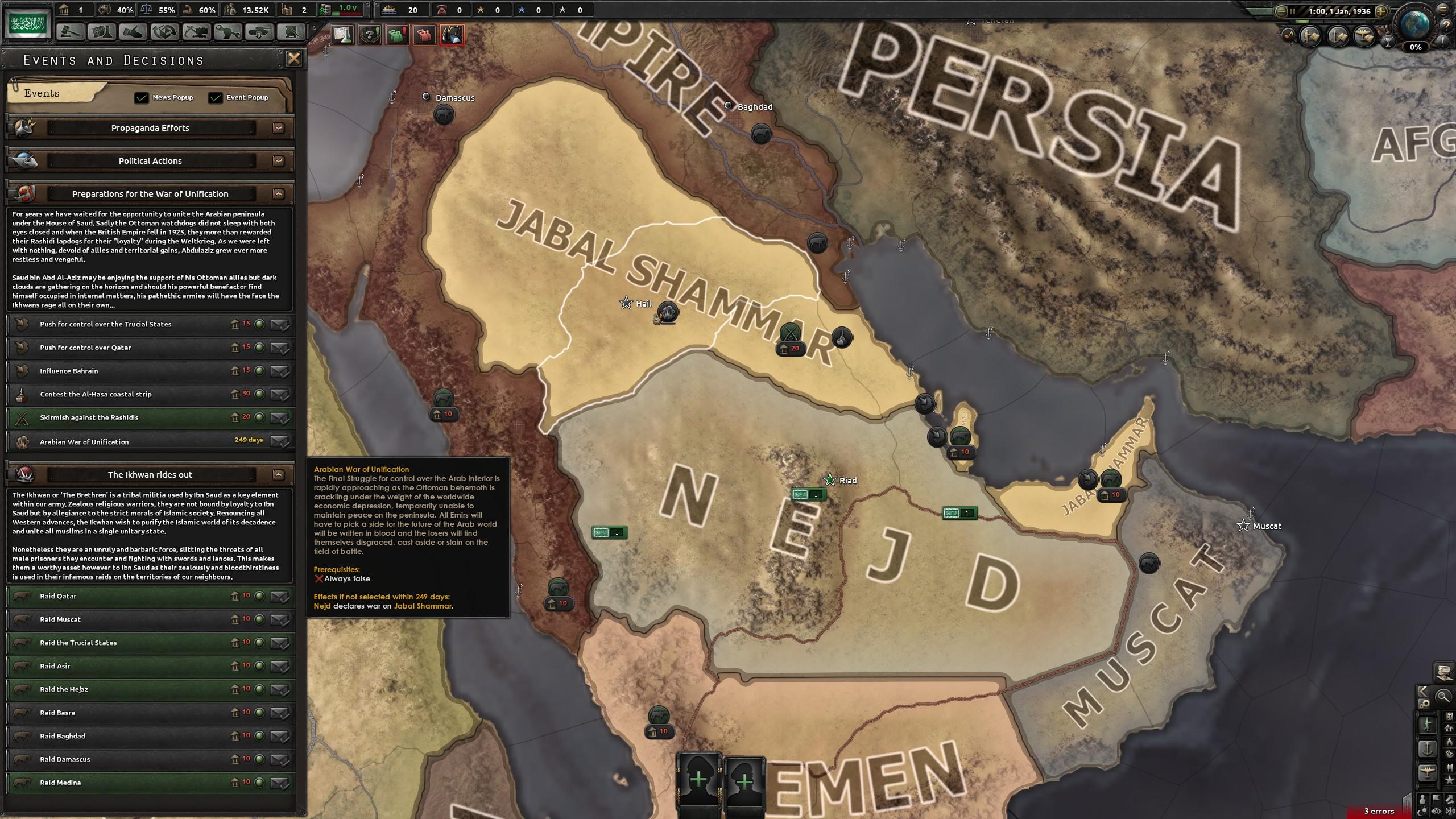Increase game speed with the plus button
The image size is (1456, 819).
click(1380, 11)
